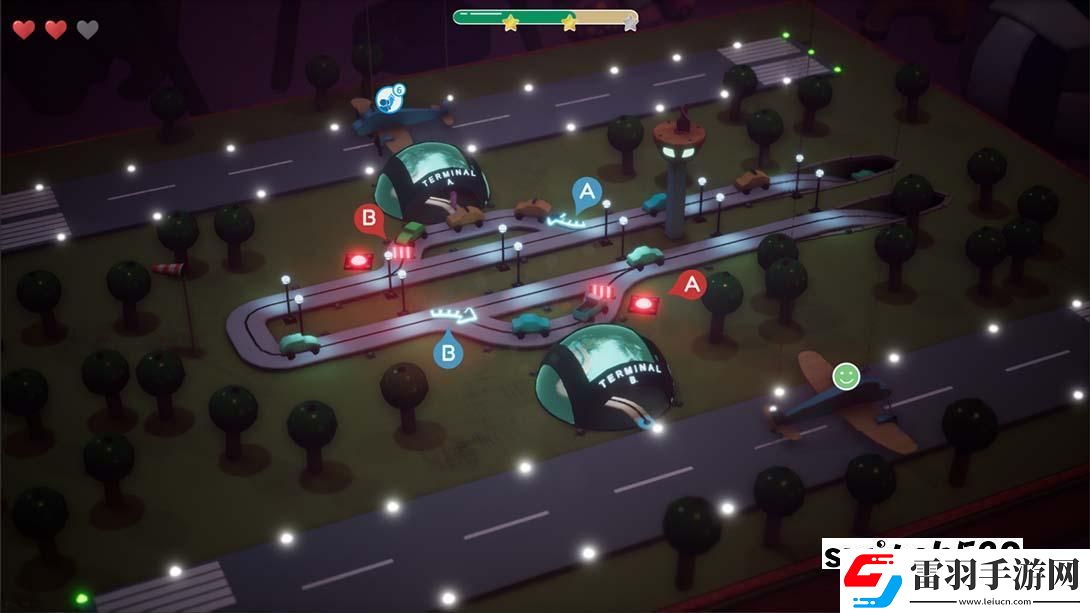This screenshot has width=1090, height=613.
Task: Choose the blue B route marker
Action: click(448, 352)
